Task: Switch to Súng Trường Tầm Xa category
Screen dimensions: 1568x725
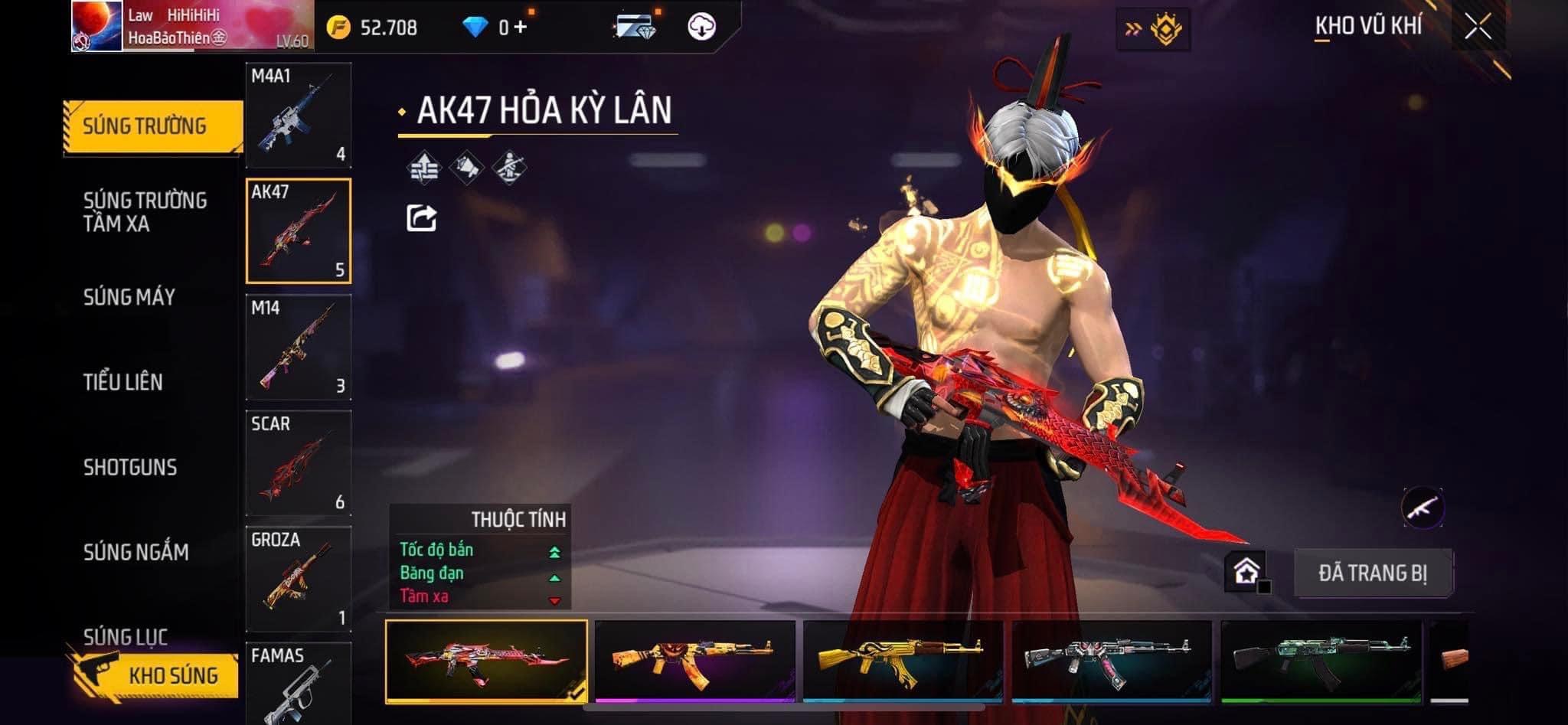Action: coord(145,212)
